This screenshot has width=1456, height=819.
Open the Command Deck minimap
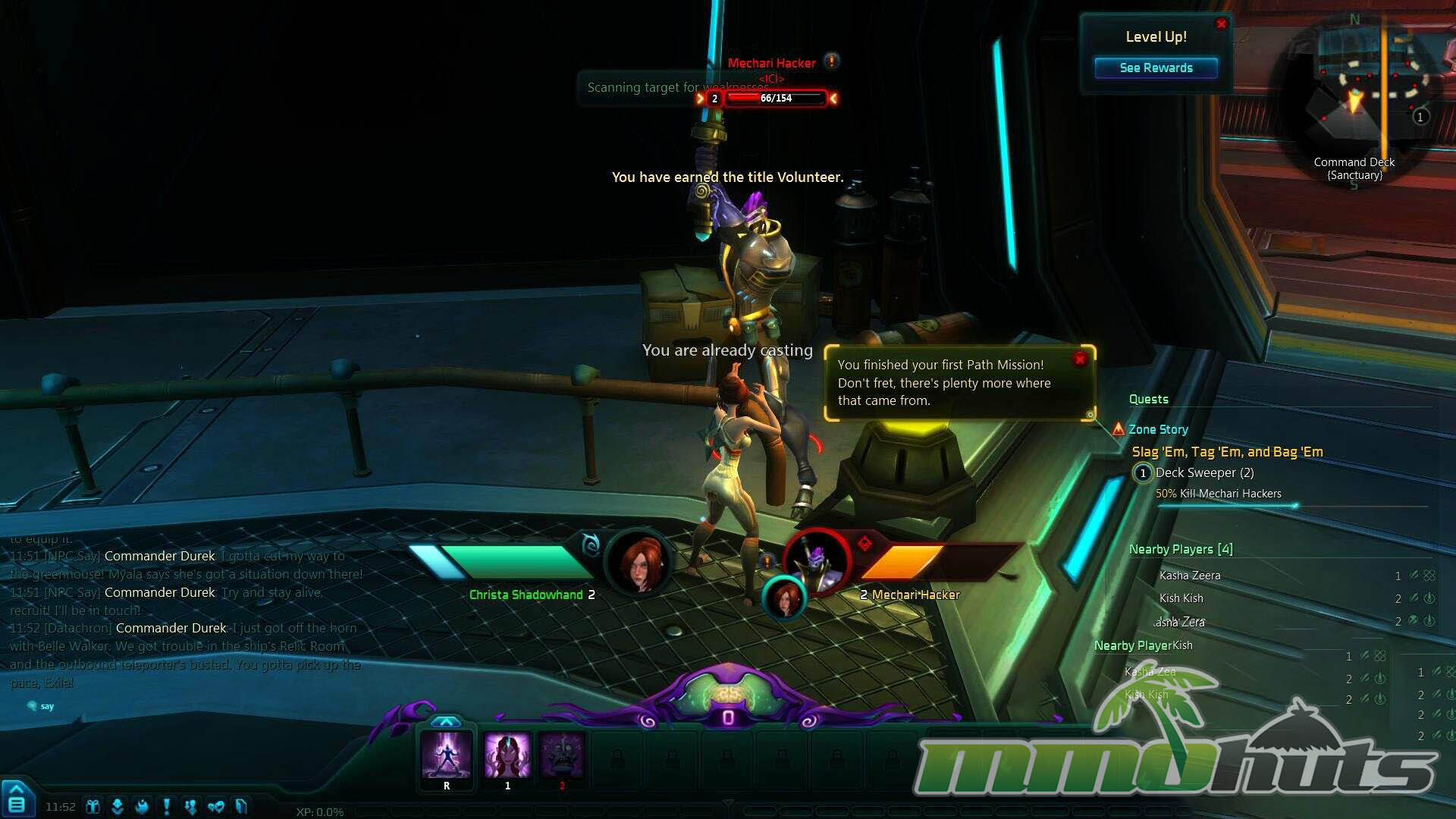tap(1354, 91)
